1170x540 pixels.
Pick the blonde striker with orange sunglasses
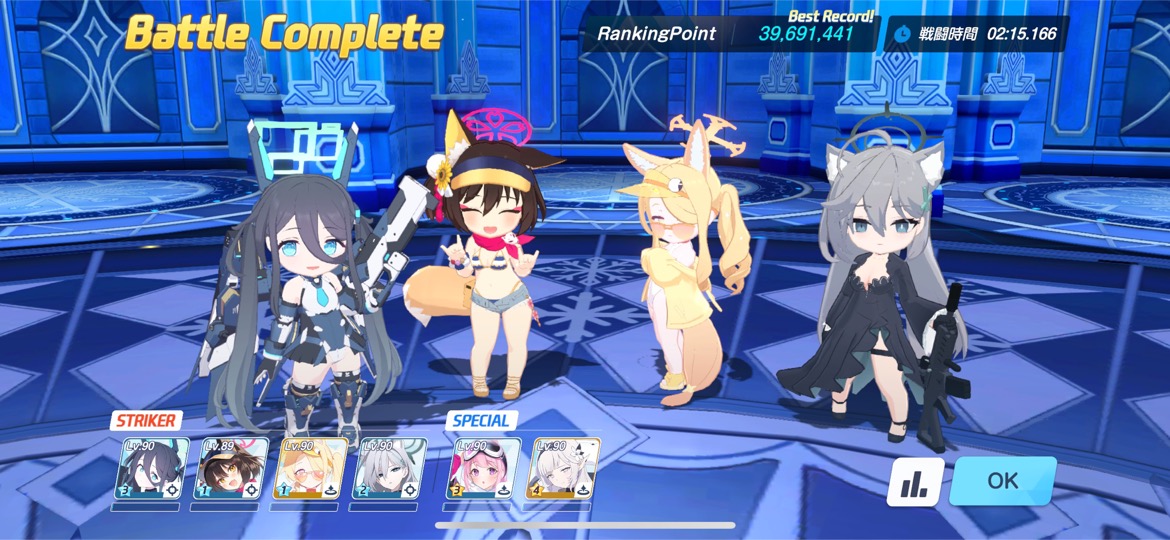point(310,468)
